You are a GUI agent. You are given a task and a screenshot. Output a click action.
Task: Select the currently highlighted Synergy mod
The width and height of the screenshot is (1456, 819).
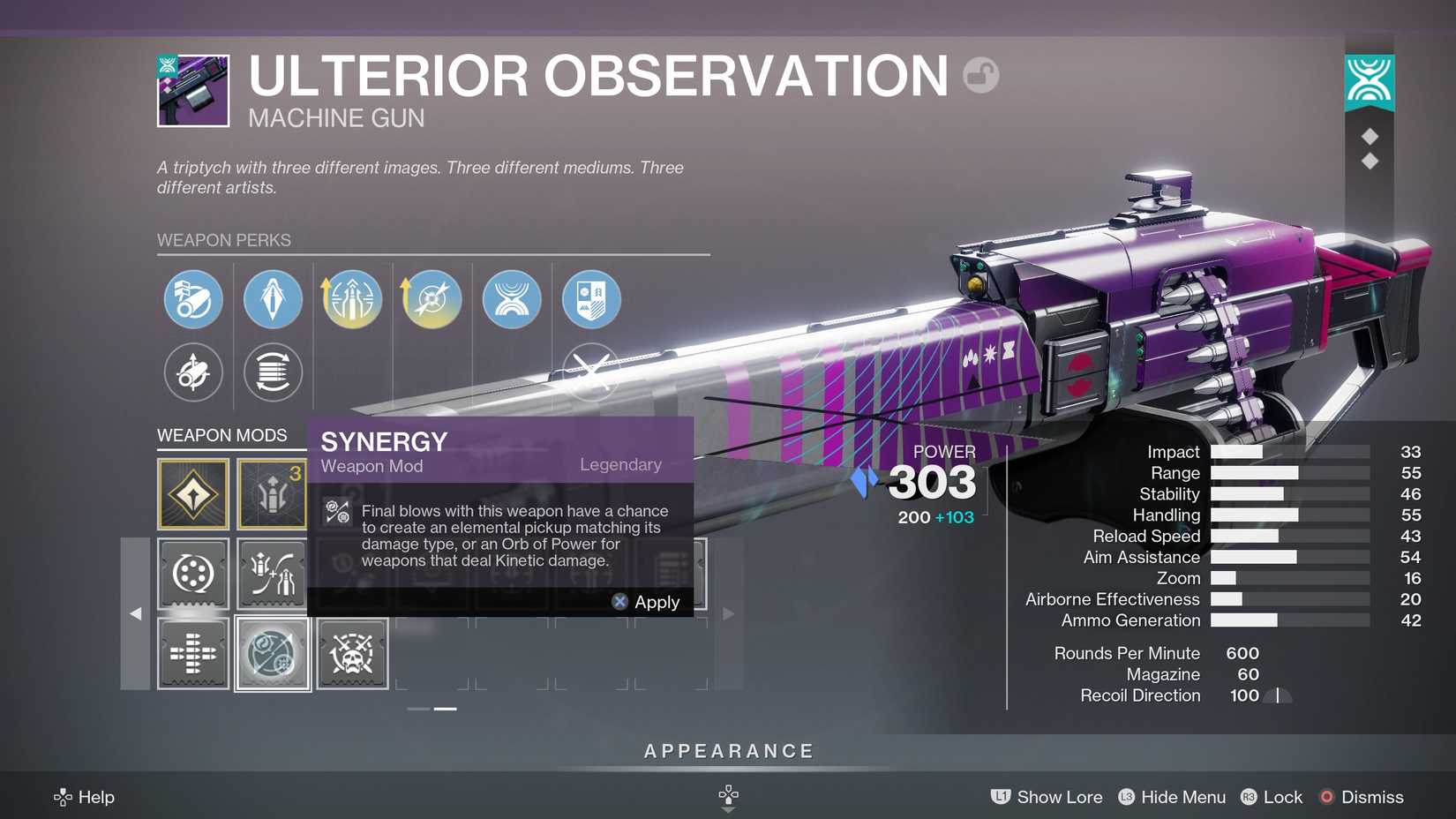(x=272, y=654)
